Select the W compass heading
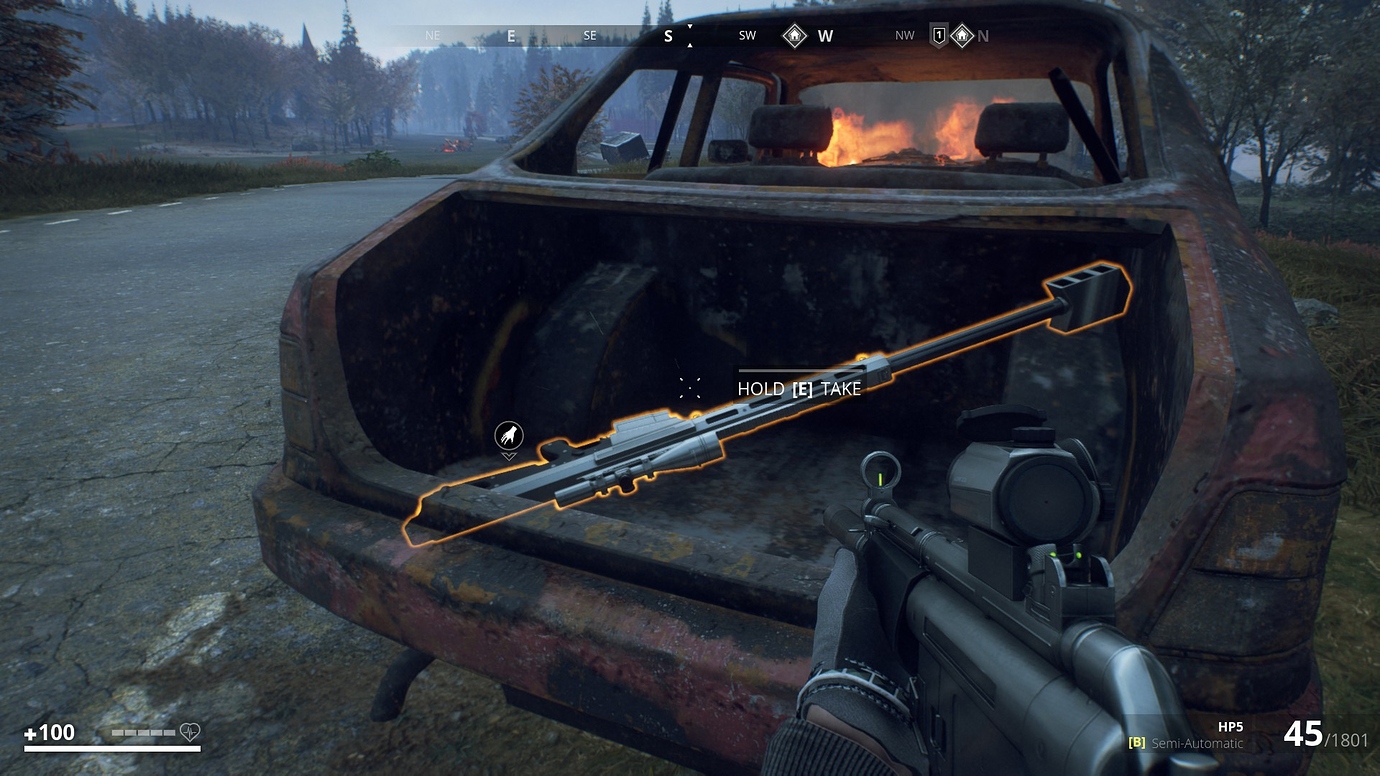The height and width of the screenshot is (776, 1380). tap(824, 35)
